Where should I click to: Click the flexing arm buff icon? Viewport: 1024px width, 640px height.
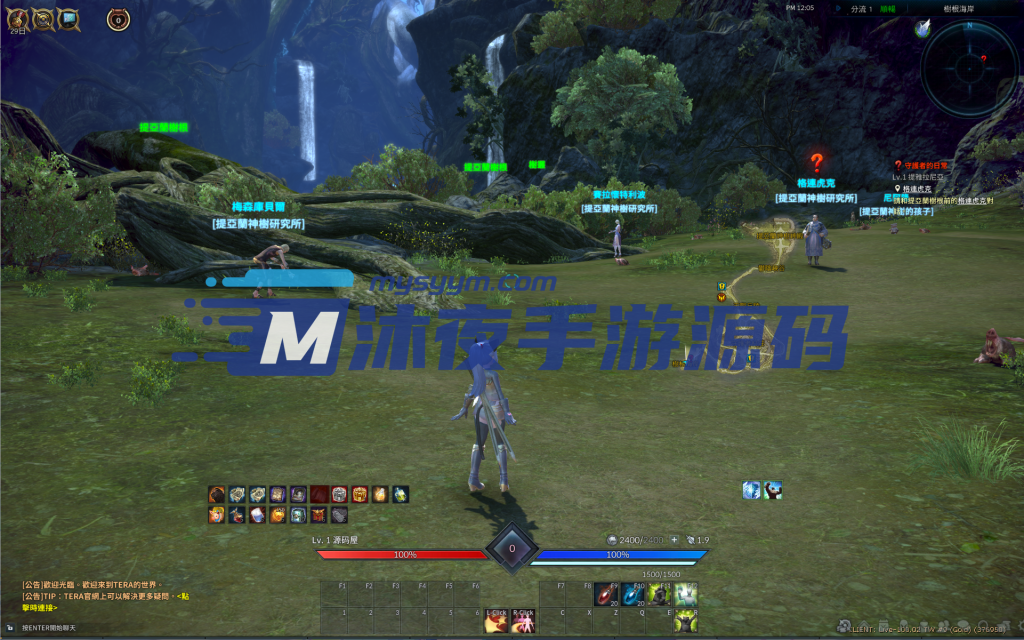(772, 490)
